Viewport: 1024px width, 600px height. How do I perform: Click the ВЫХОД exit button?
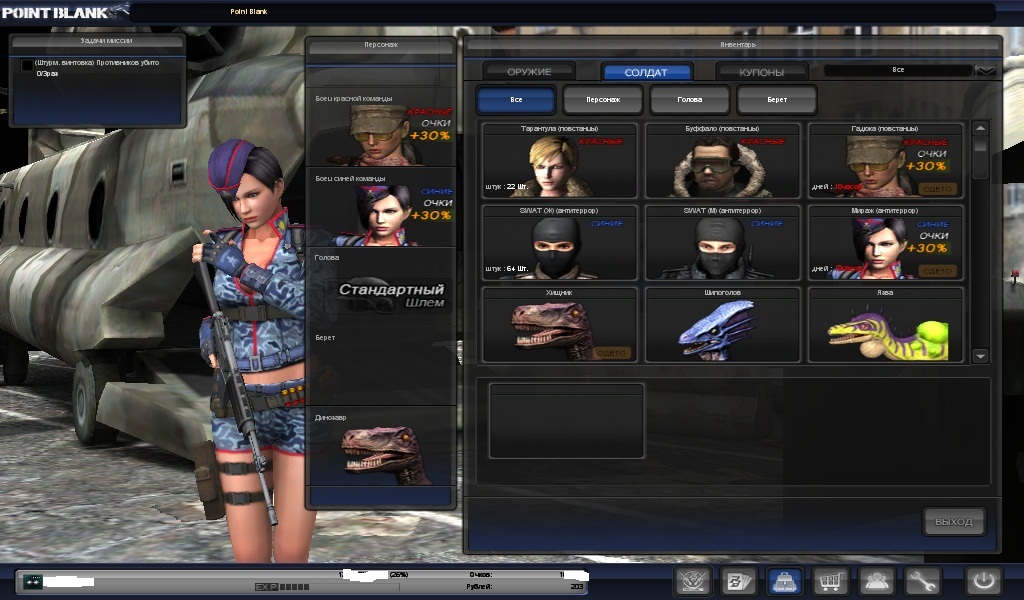coord(953,521)
